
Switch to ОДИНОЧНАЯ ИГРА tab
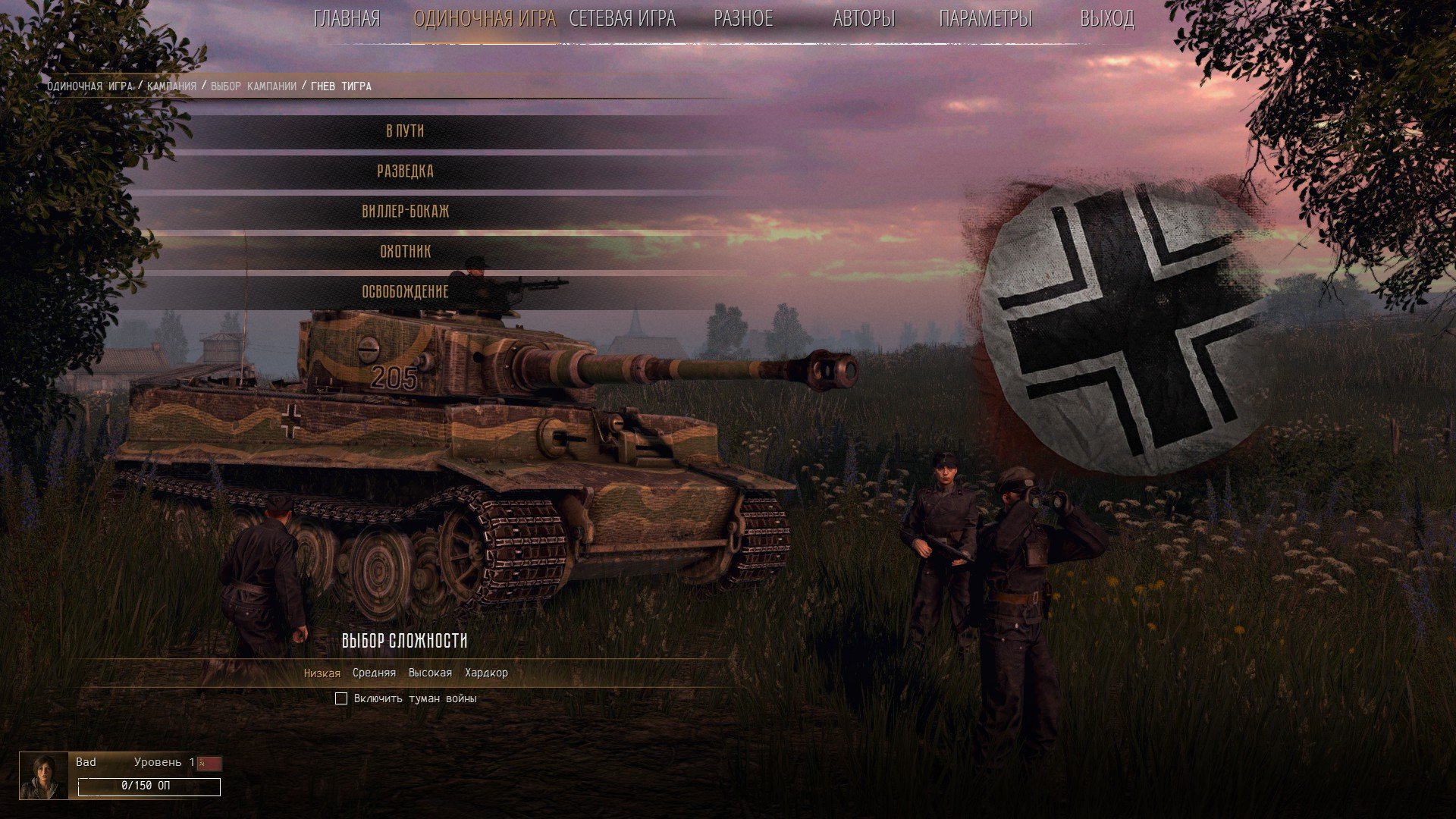(x=485, y=19)
